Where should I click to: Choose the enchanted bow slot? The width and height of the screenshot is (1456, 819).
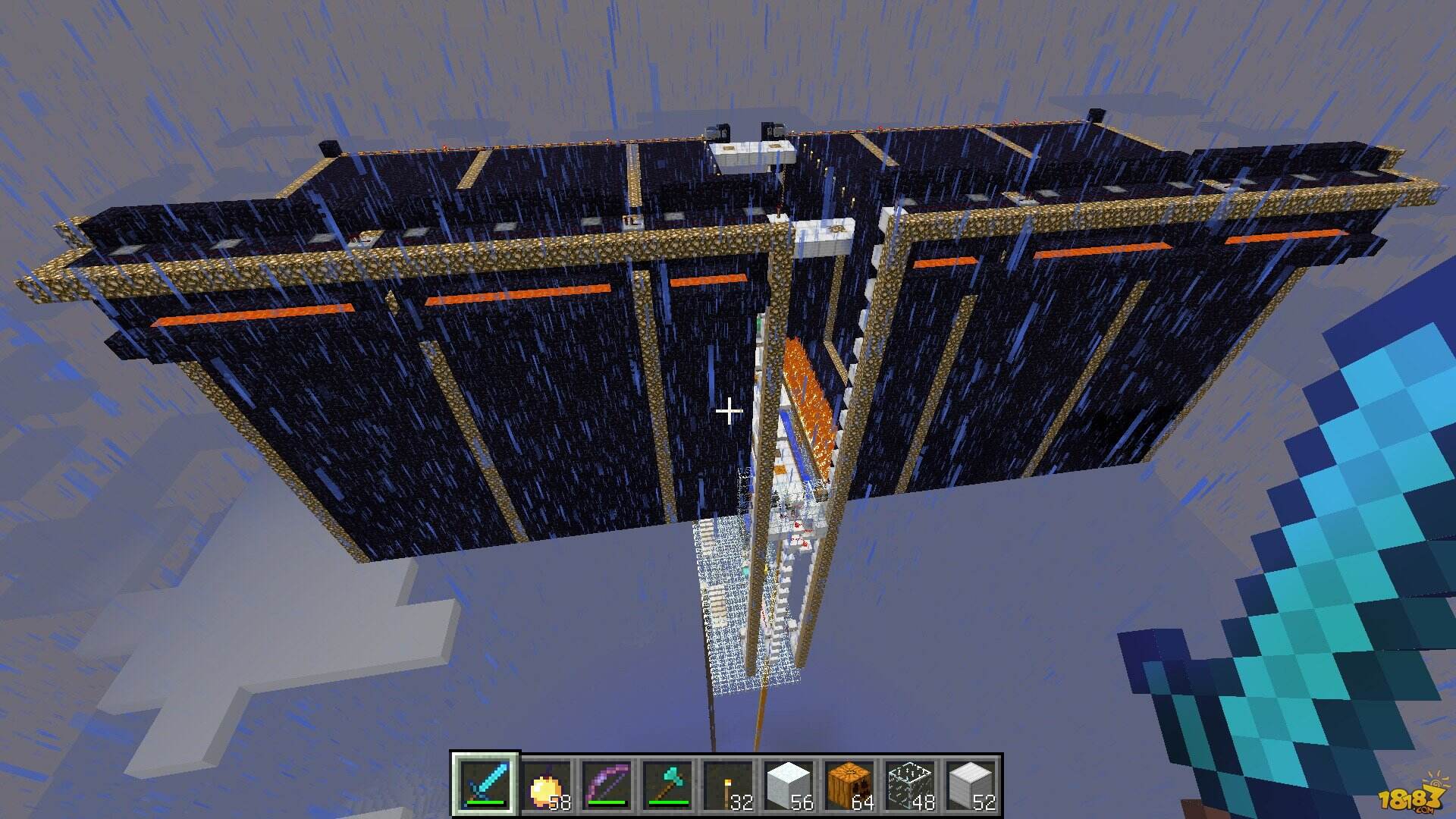tap(607, 786)
